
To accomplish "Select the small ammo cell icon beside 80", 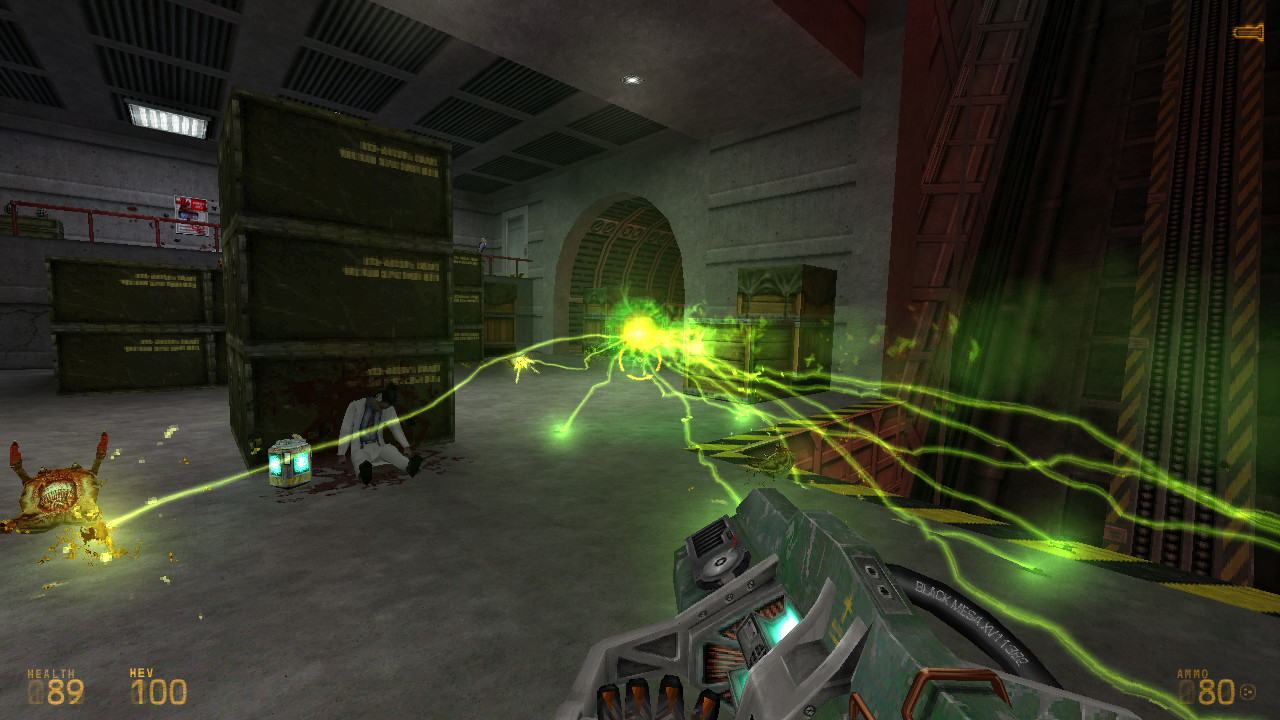I will (1248, 690).
